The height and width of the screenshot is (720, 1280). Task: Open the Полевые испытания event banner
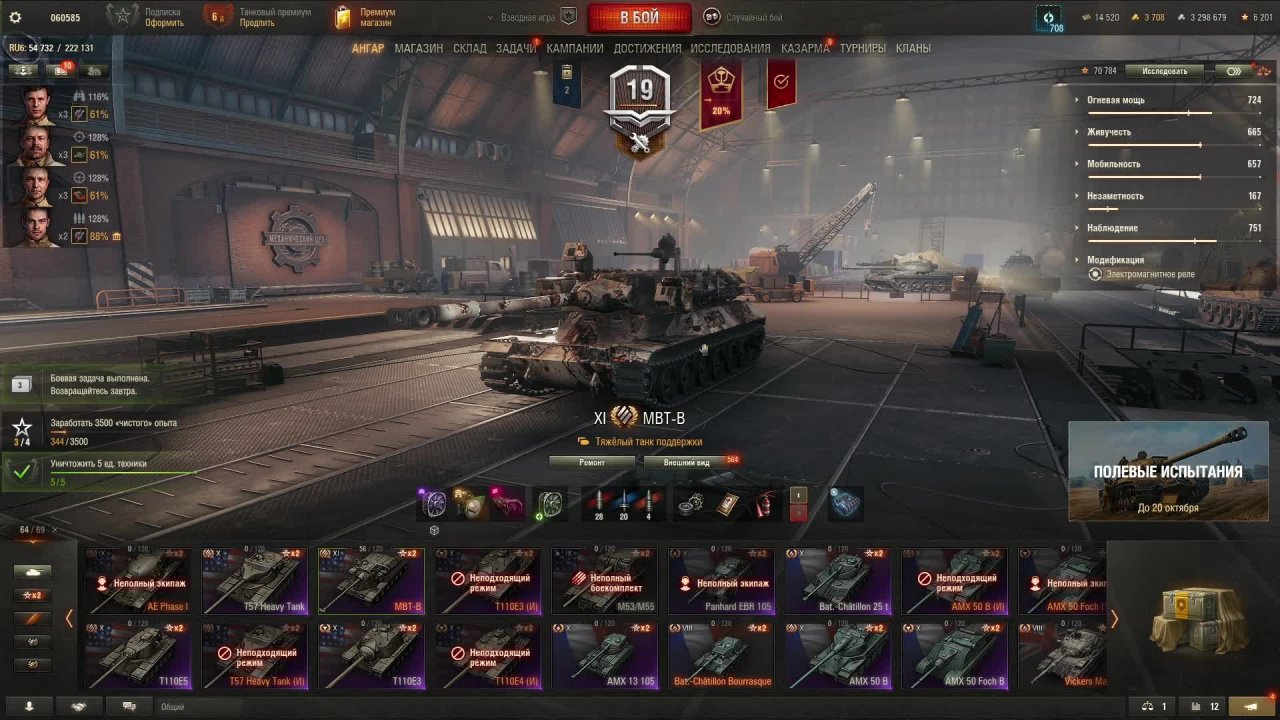coord(1168,471)
